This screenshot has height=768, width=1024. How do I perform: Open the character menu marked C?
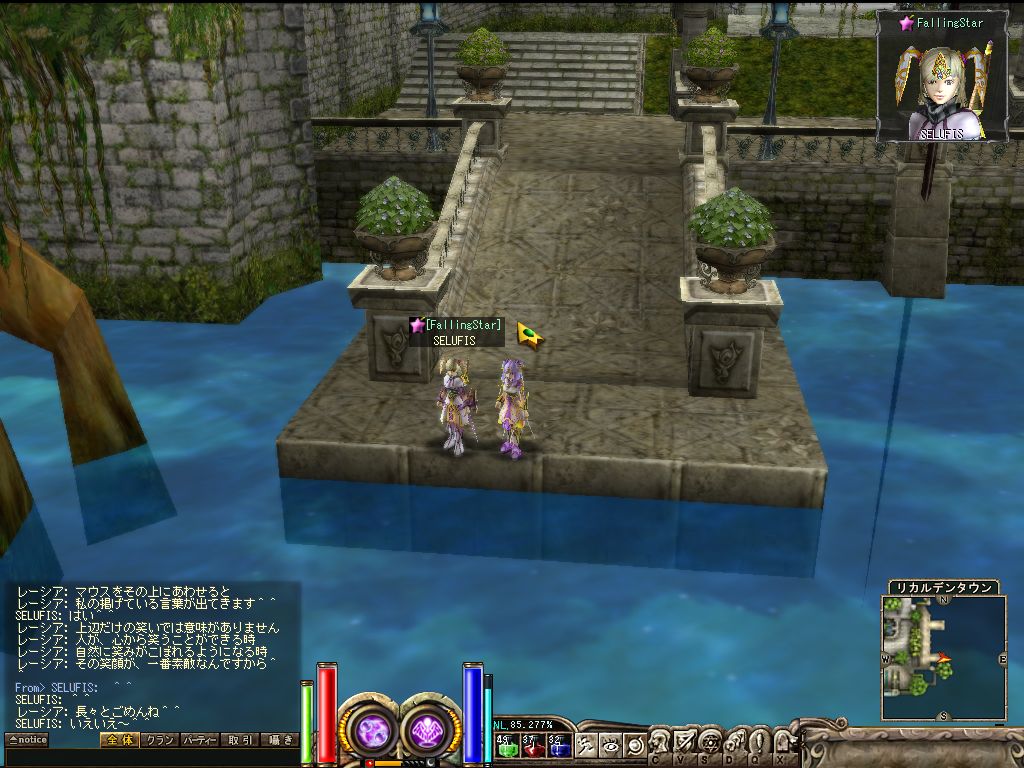tap(661, 744)
